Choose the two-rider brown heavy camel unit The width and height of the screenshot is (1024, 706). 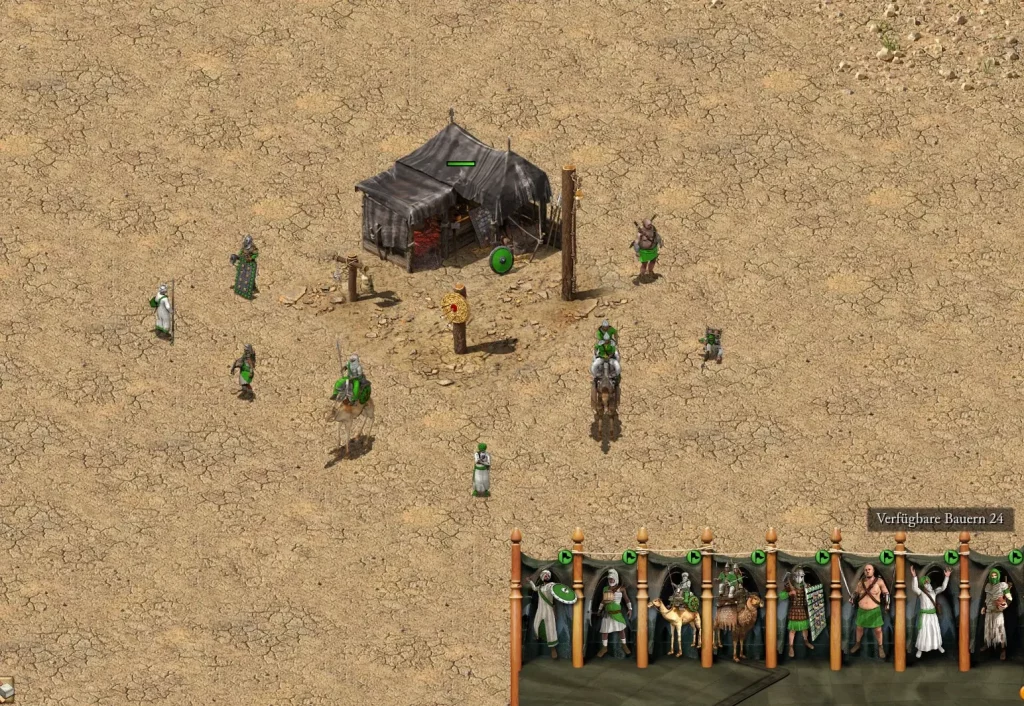click(737, 612)
